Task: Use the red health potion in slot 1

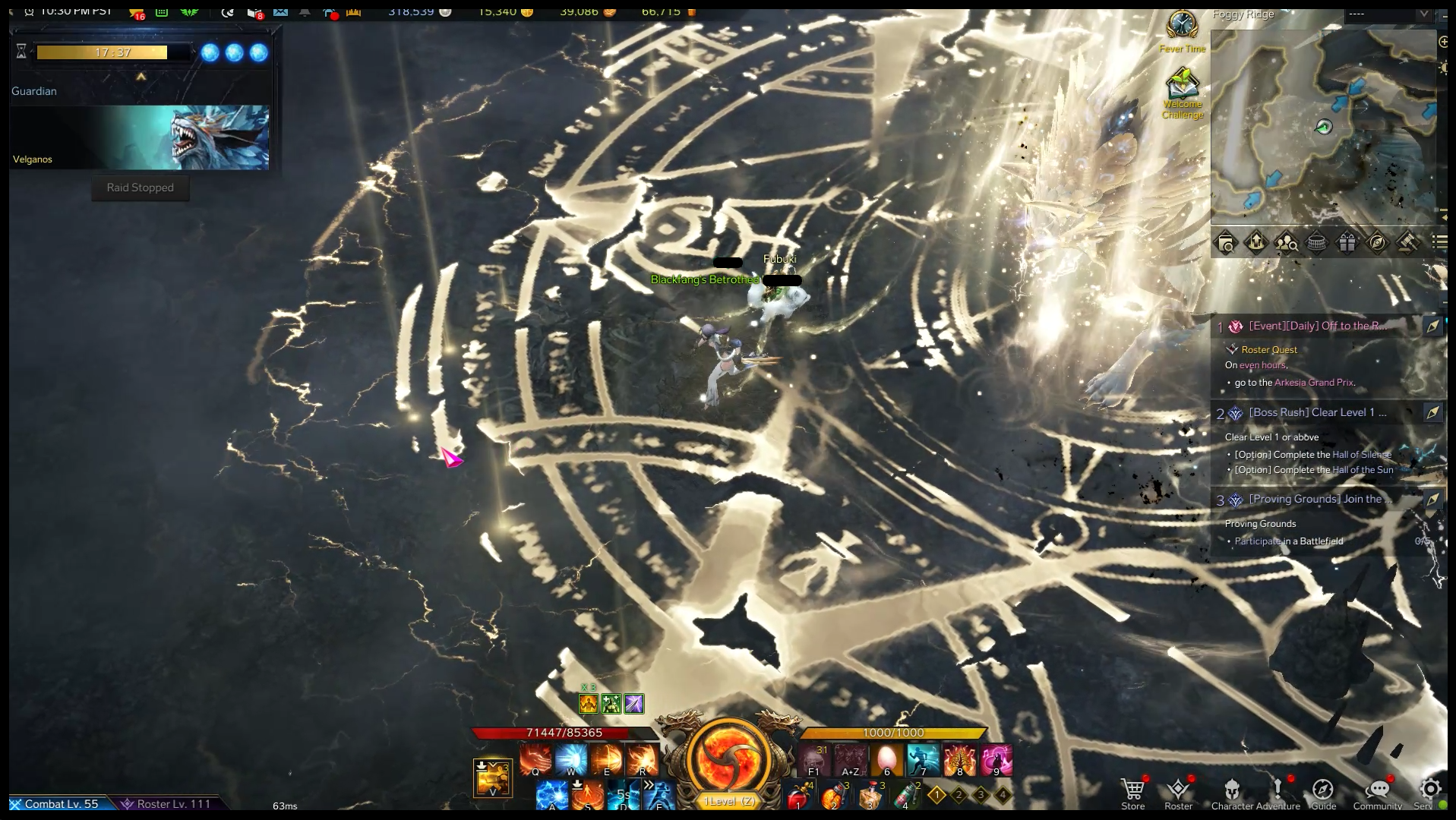Action: coord(798,797)
